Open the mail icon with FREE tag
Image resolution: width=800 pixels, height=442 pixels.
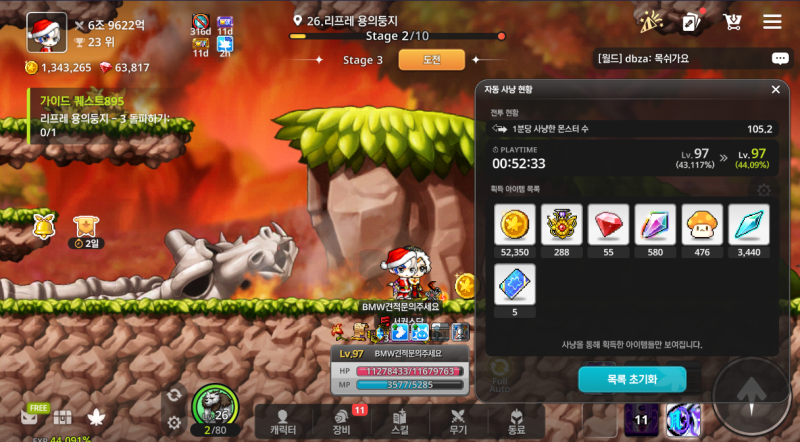(x=32, y=418)
